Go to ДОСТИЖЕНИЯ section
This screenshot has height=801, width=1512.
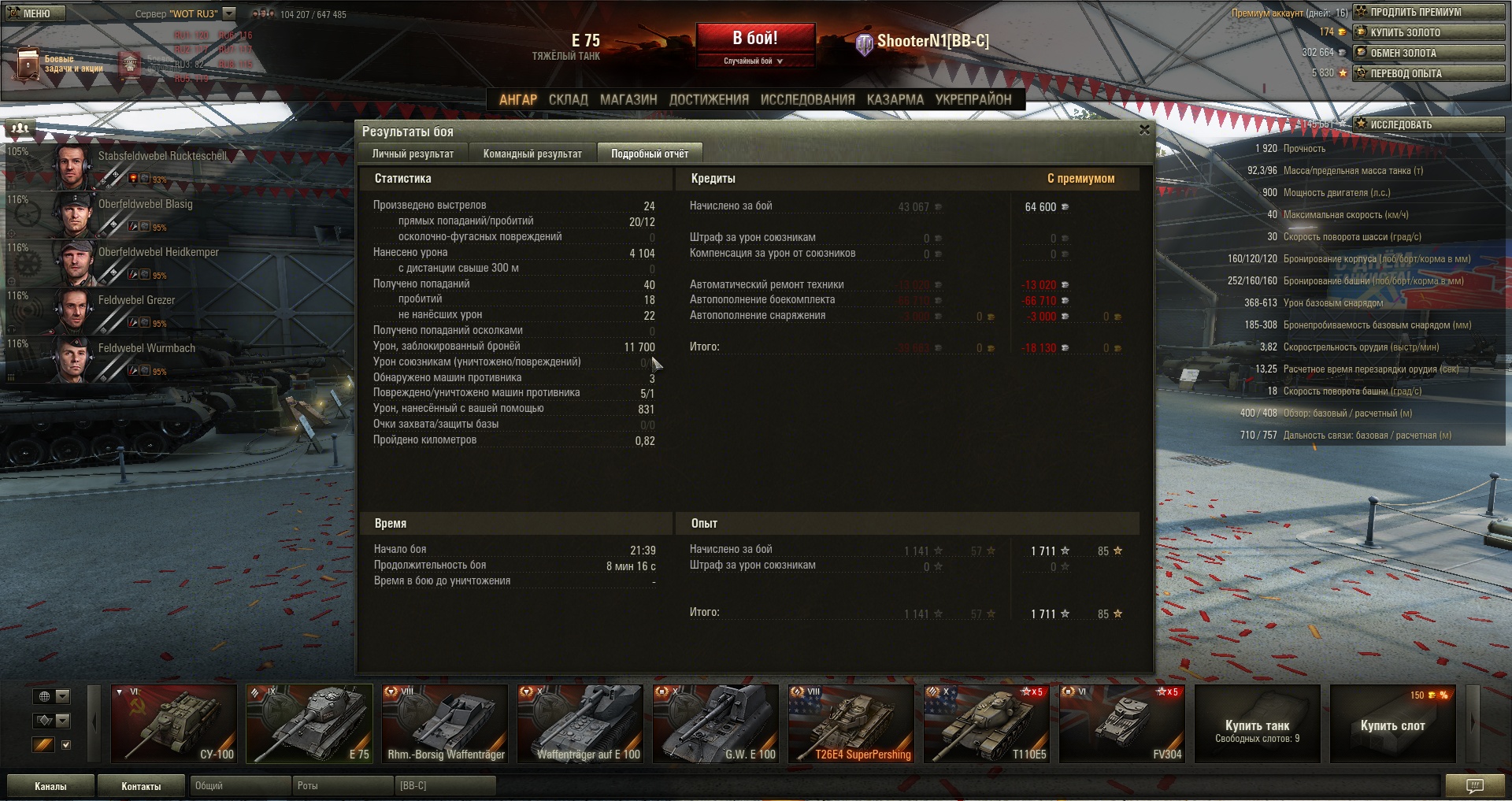click(708, 99)
